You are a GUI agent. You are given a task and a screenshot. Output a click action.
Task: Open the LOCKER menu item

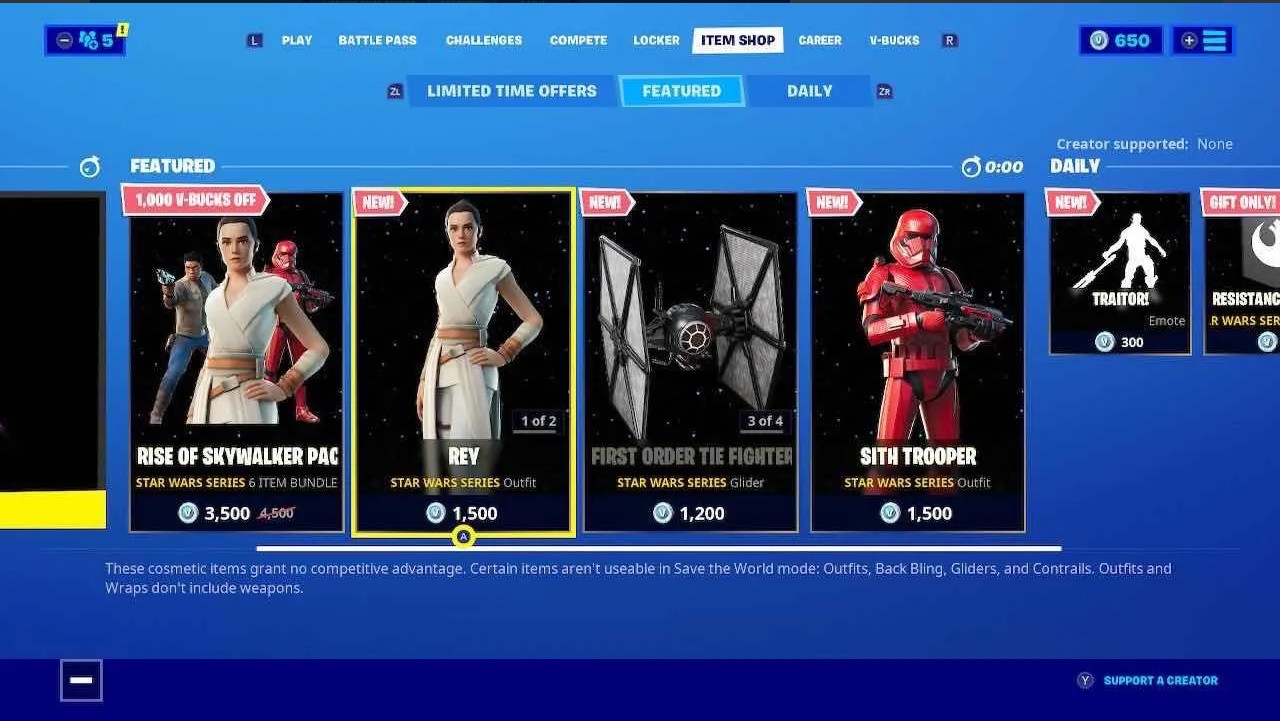[x=655, y=40]
